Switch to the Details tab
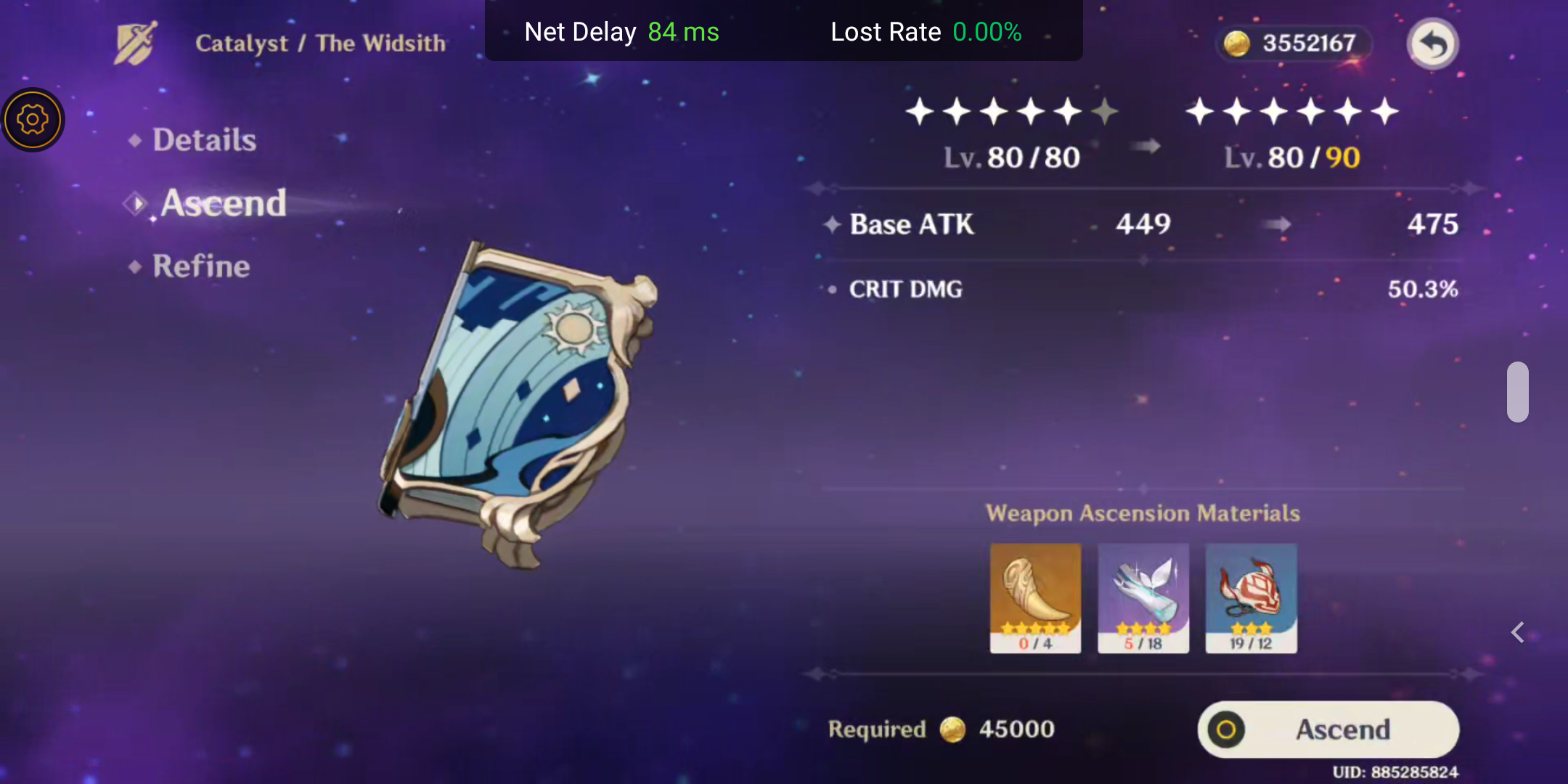 point(203,140)
